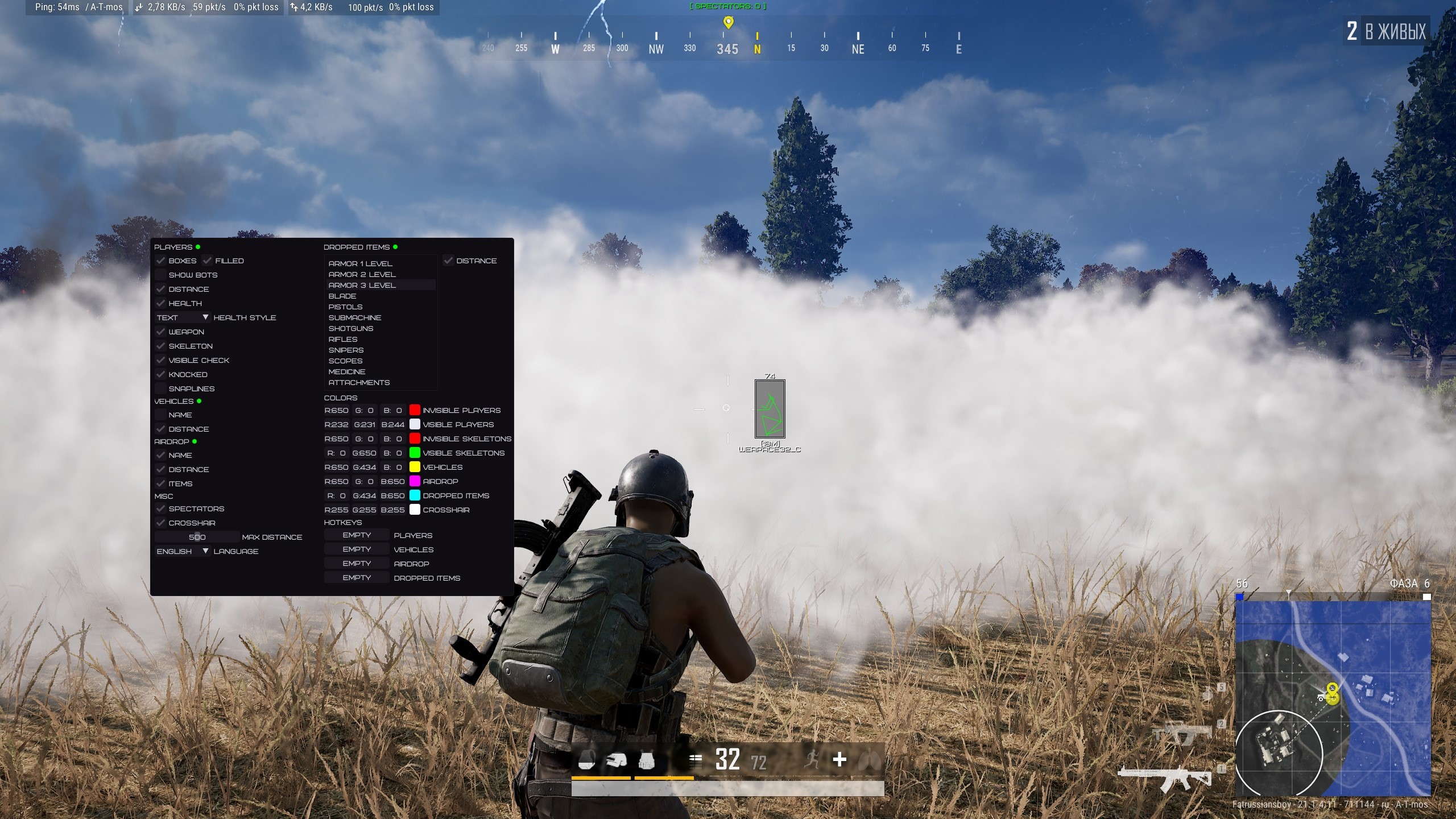Click the vest icon in the equipment bar
1456x819 pixels.
click(x=647, y=760)
